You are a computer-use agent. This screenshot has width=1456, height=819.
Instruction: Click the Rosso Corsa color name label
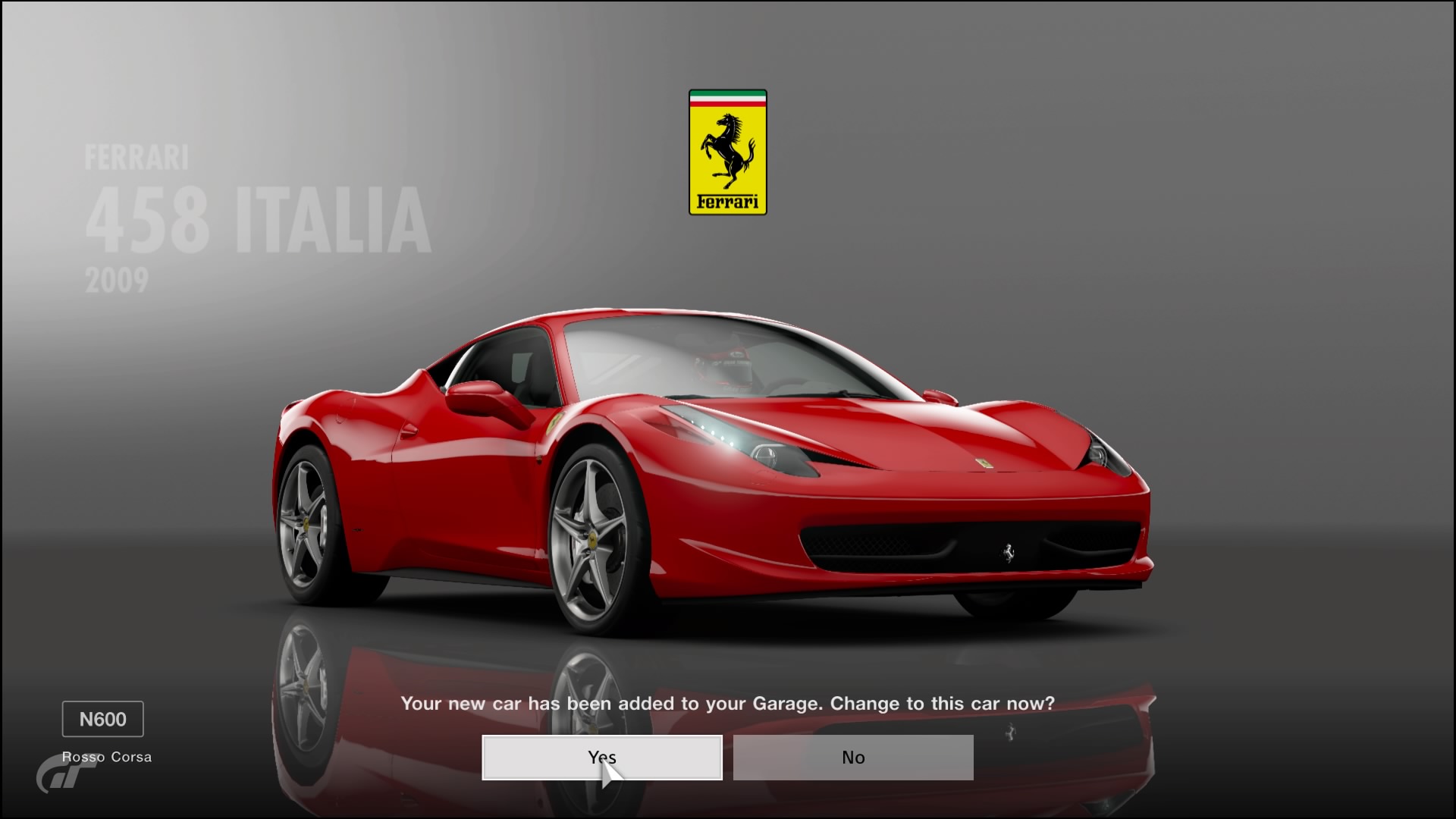[107, 756]
